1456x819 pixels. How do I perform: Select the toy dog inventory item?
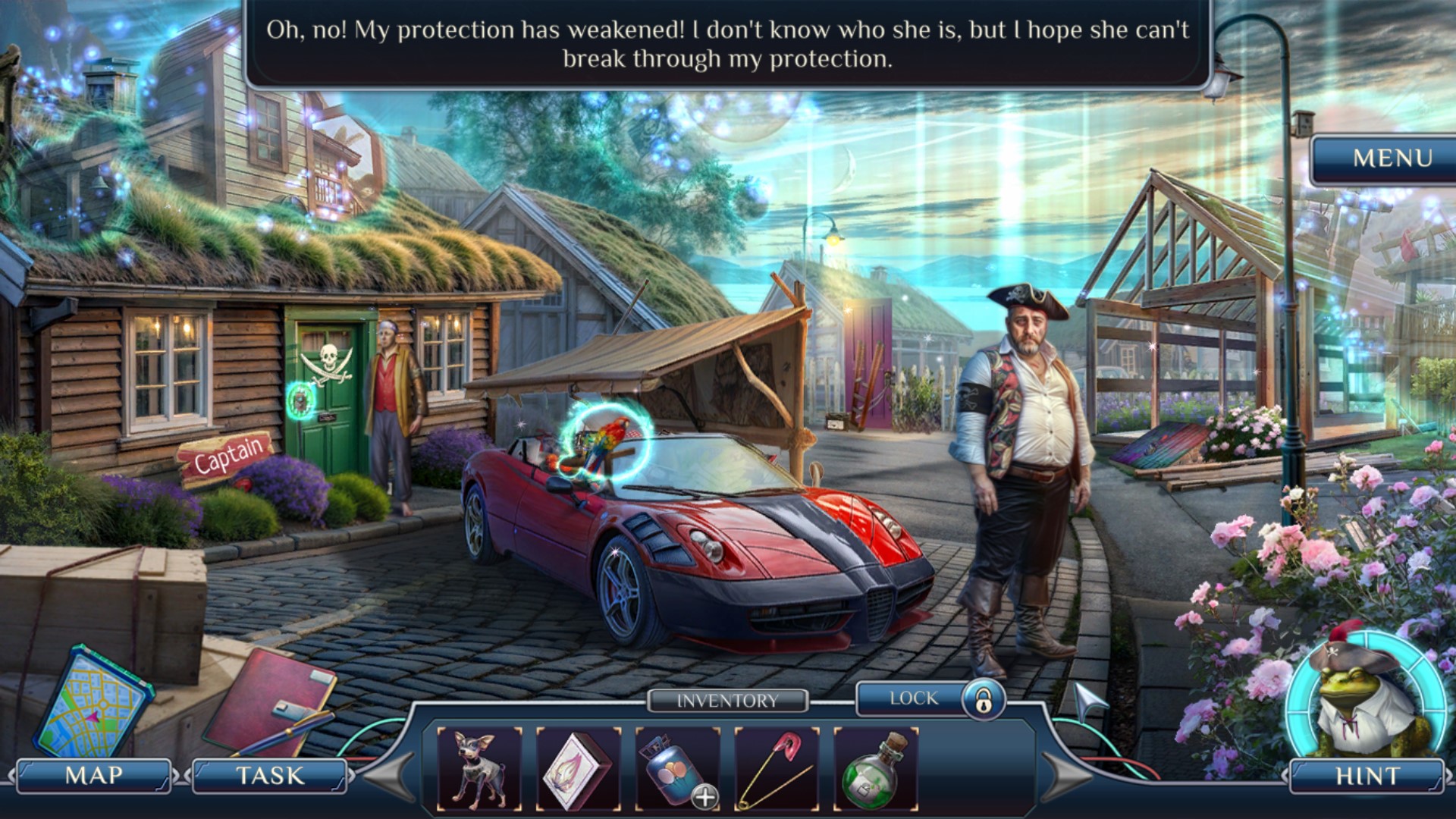click(480, 768)
